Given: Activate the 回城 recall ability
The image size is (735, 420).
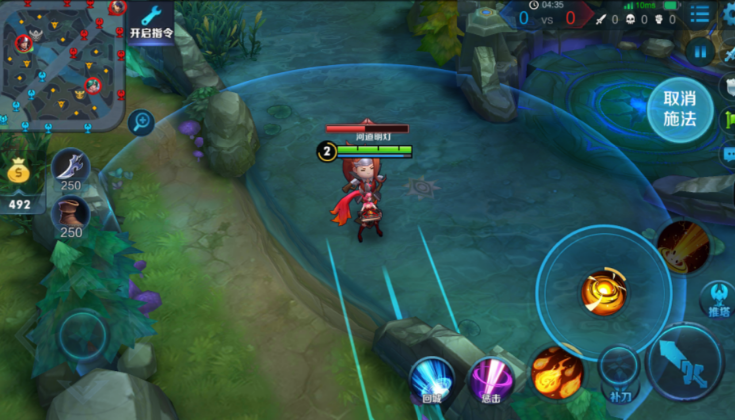Looking at the screenshot, I should 431,377.
